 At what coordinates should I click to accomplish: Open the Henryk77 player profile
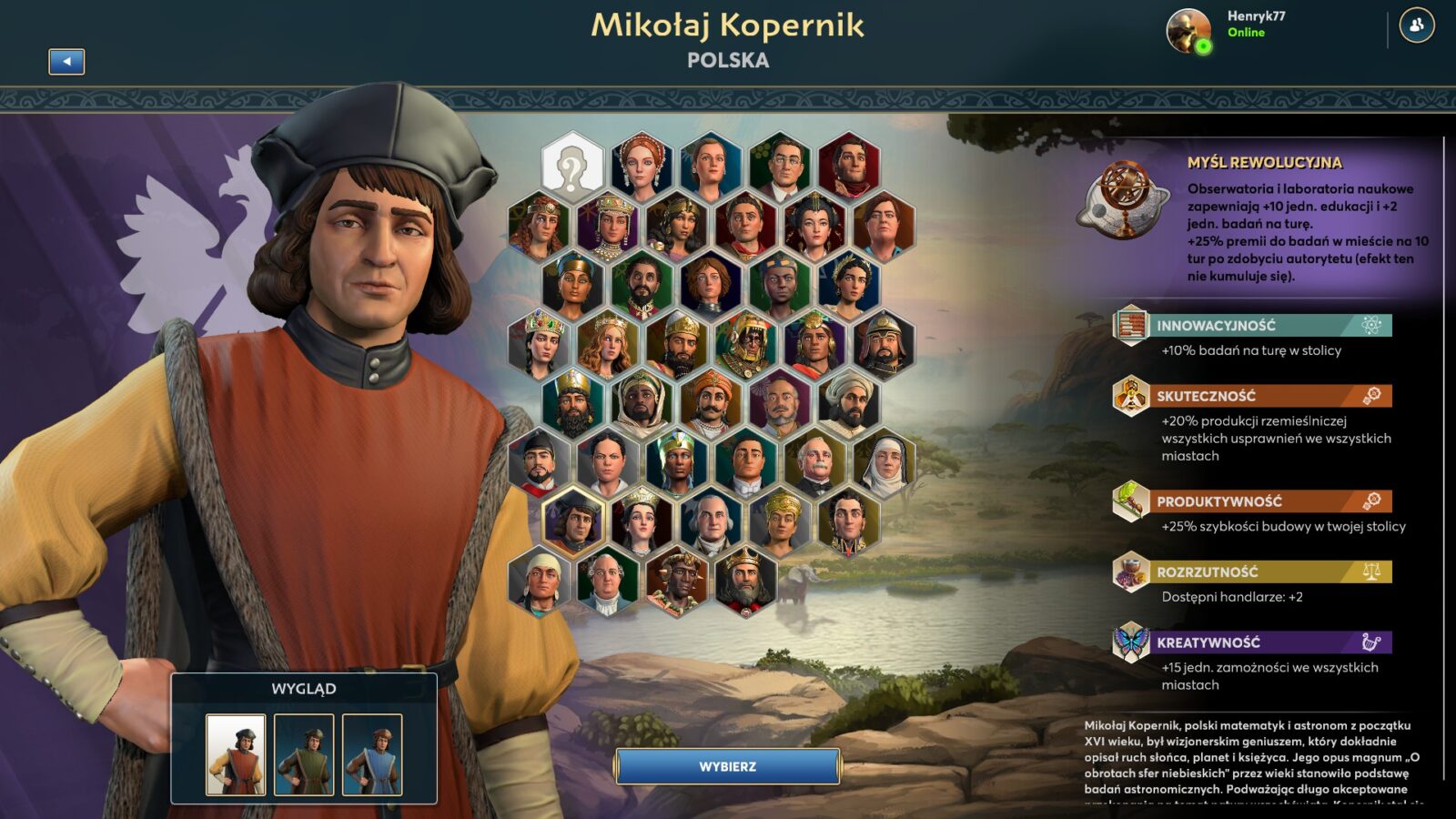coord(1188,32)
